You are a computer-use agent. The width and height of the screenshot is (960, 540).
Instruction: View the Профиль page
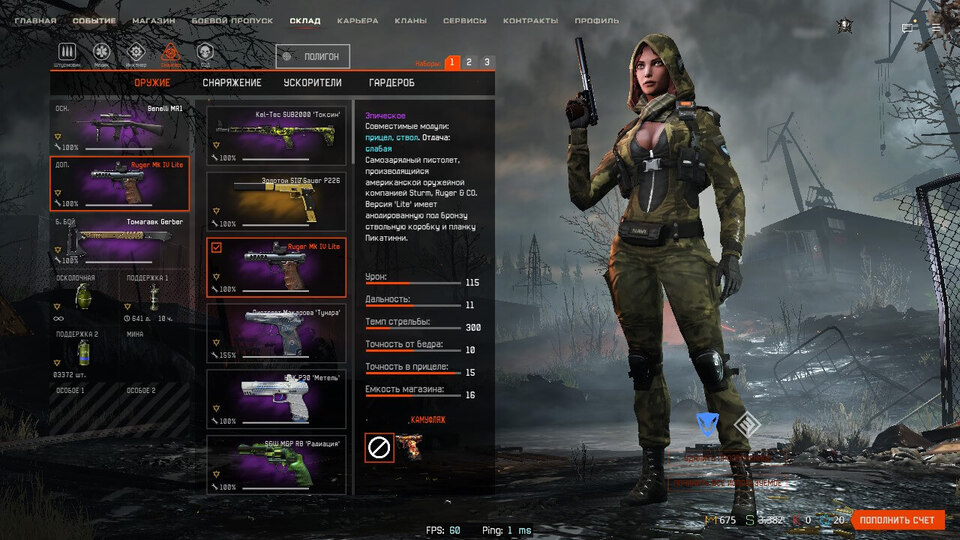(x=597, y=20)
